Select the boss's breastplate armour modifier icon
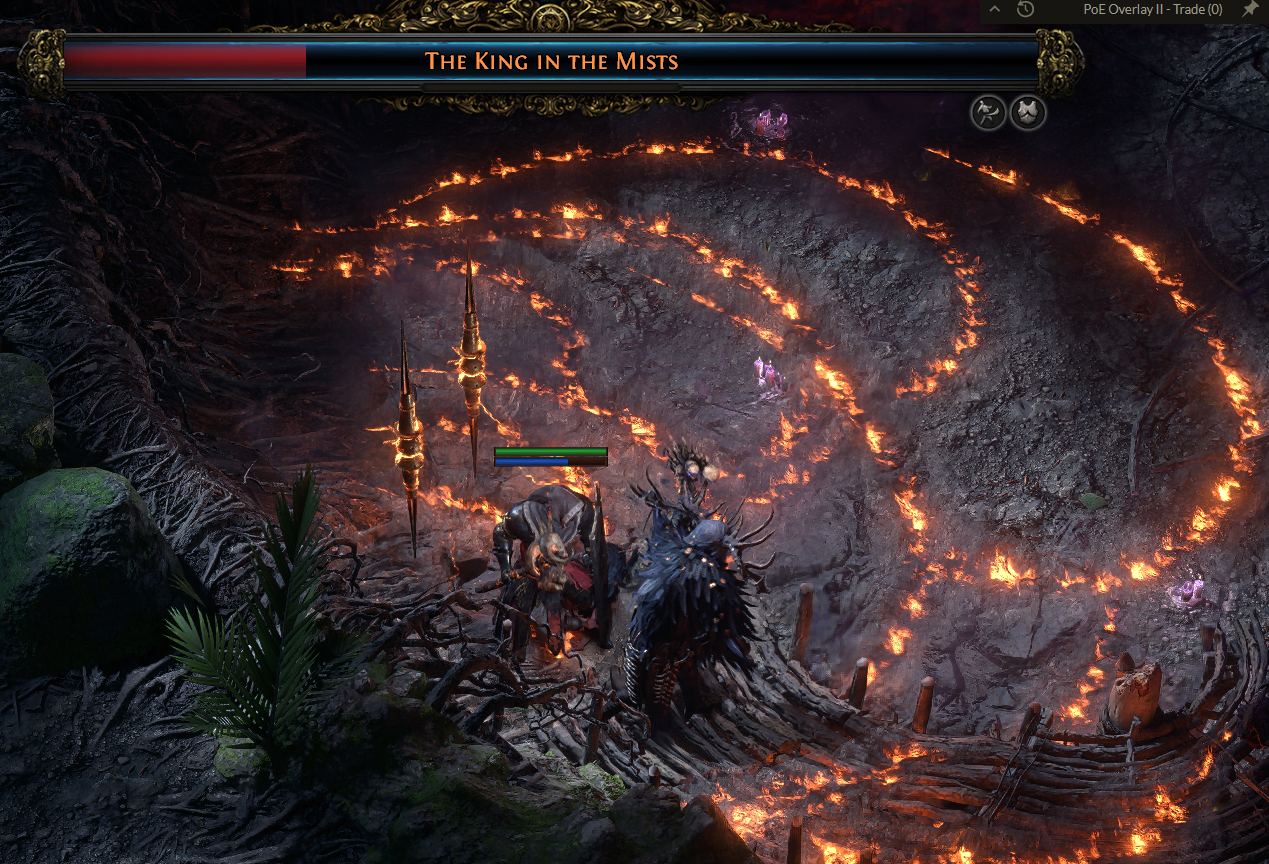This screenshot has width=1269, height=864. click(1028, 113)
